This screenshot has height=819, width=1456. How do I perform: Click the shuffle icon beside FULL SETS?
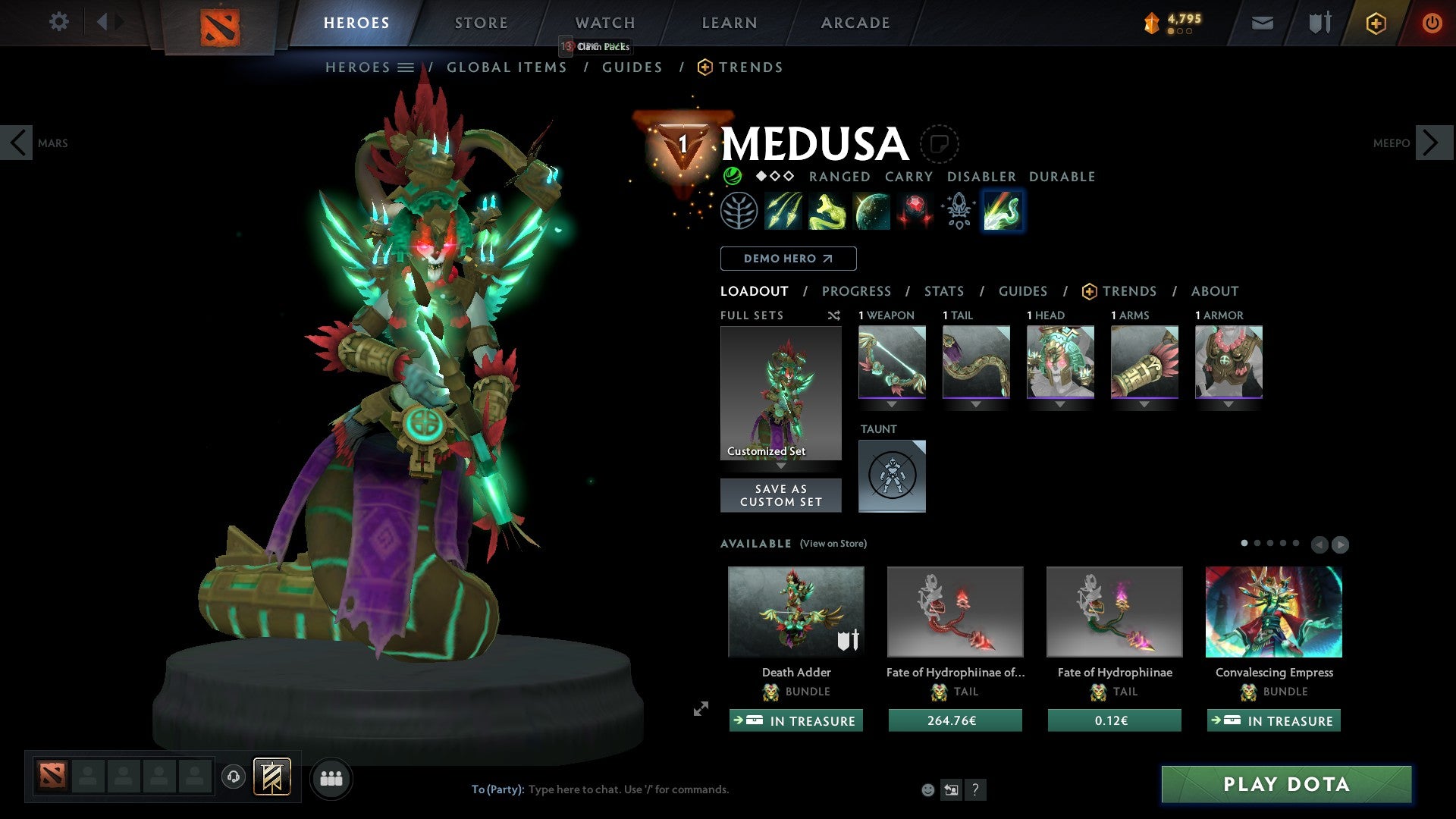coord(834,315)
